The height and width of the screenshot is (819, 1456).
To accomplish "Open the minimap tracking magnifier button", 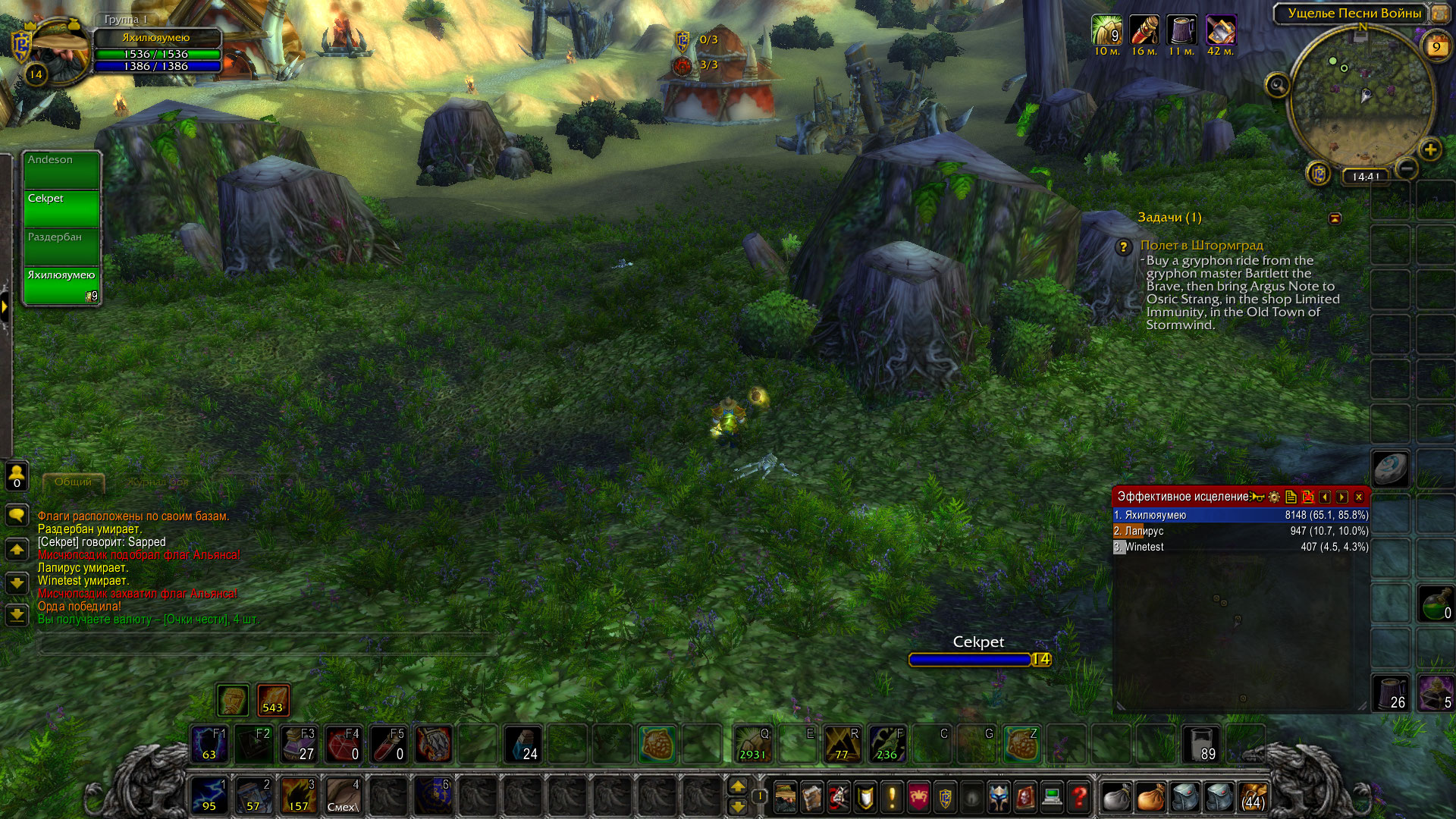I will click(1277, 85).
